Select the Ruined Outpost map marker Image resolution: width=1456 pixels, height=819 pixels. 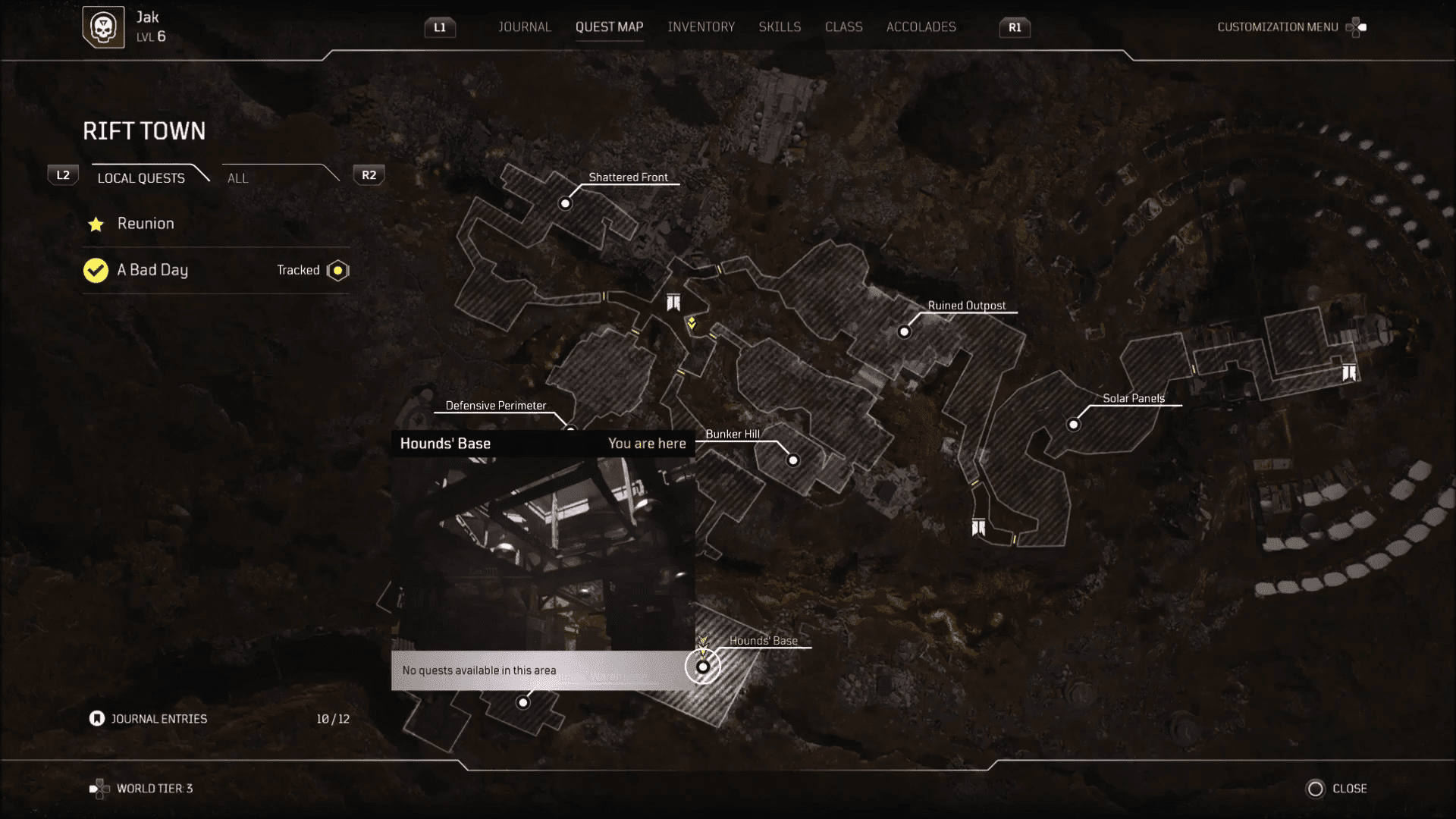(904, 331)
